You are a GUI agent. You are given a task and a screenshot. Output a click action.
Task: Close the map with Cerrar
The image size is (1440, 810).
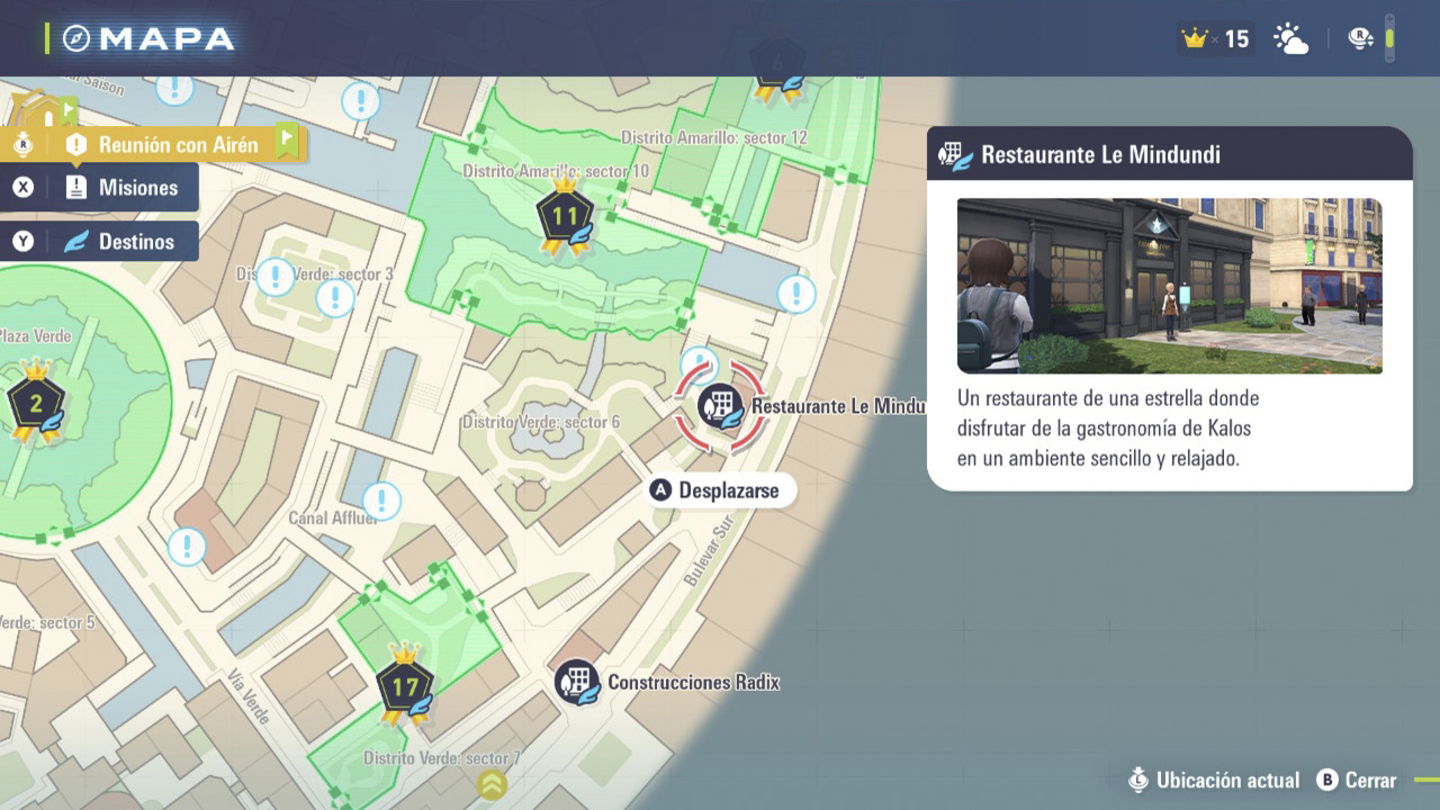point(1356,780)
